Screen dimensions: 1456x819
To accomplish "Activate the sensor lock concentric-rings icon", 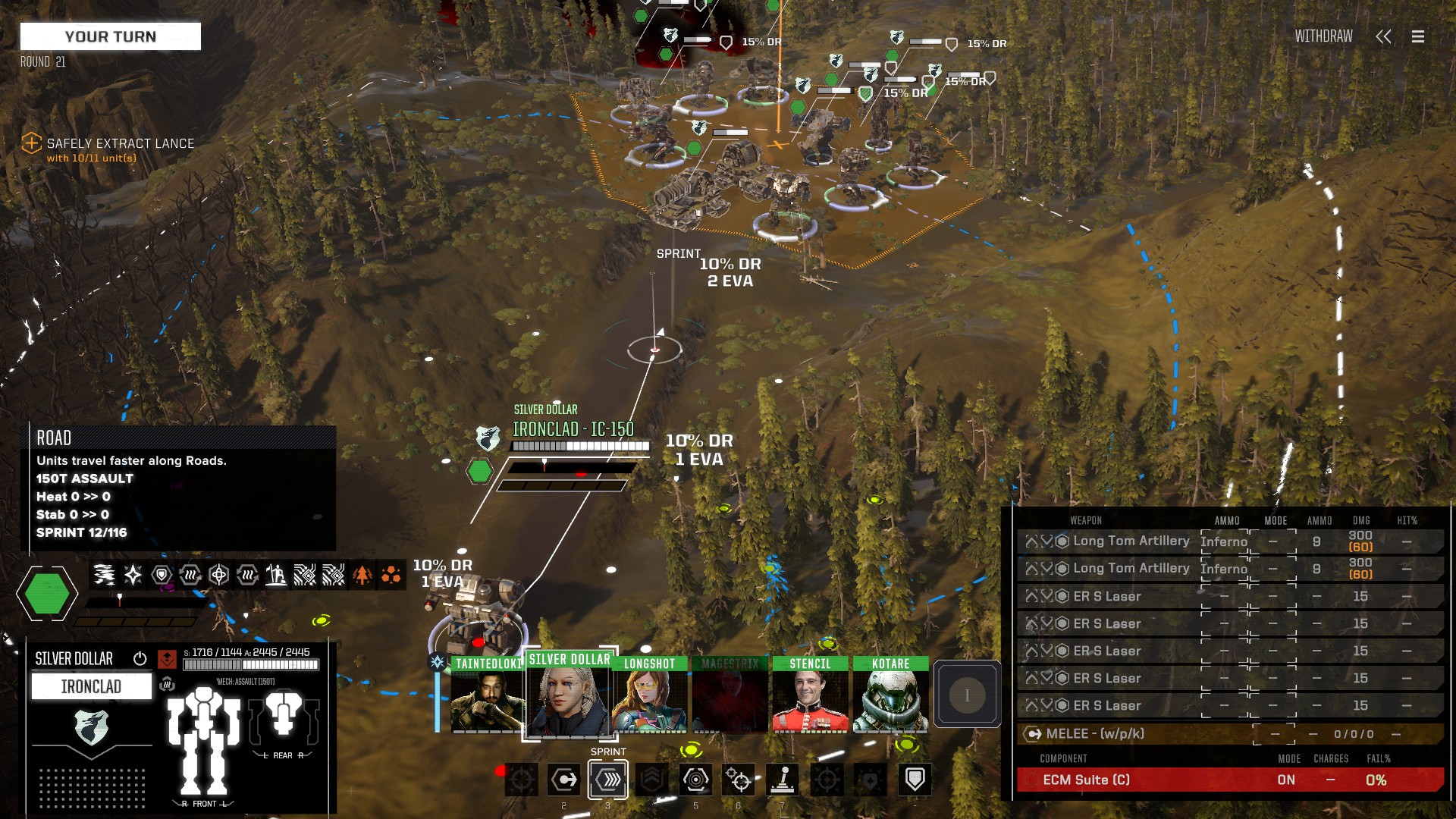I will pos(695,780).
